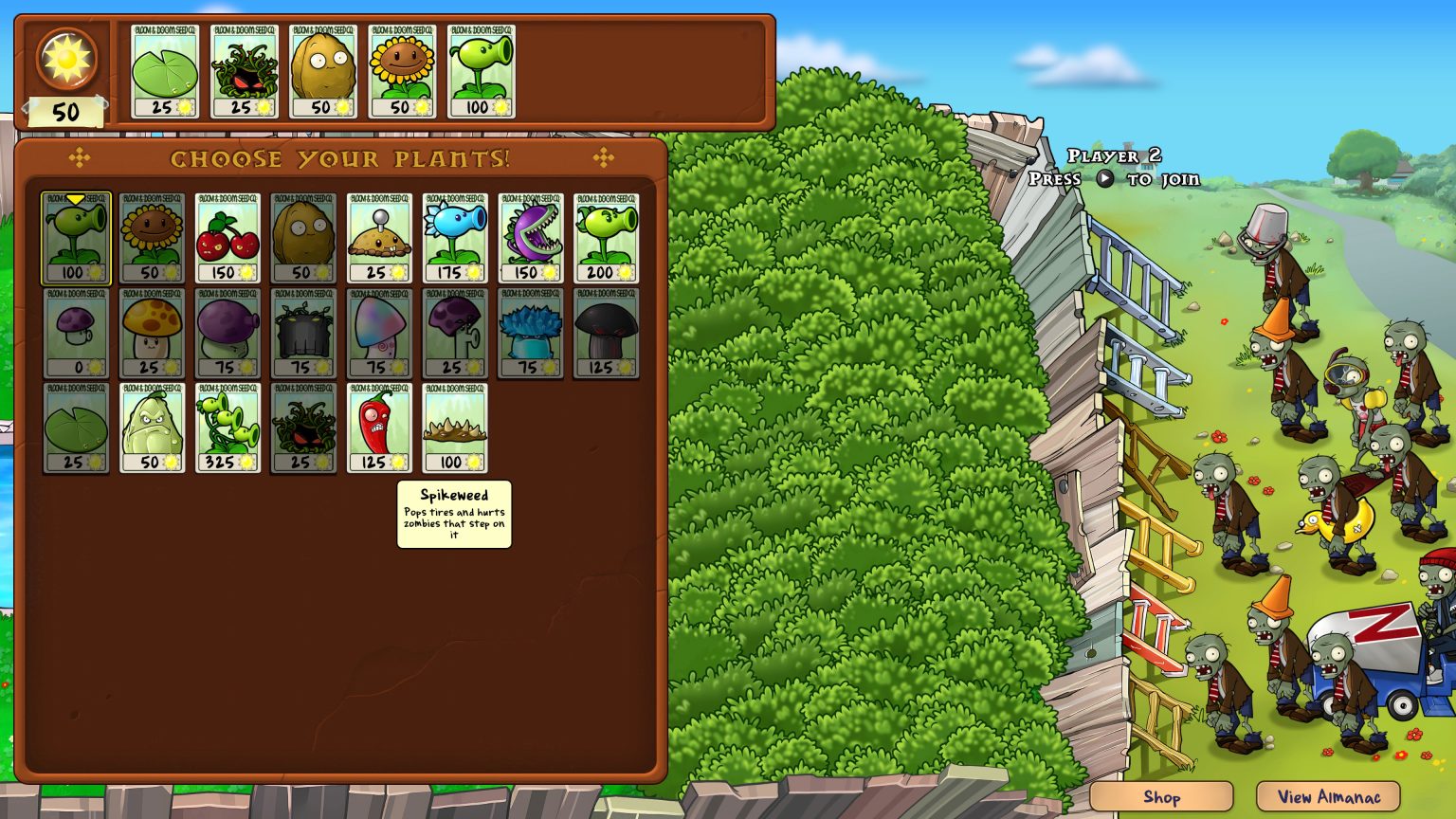The width and height of the screenshot is (1456, 819).
Task: Select the Grave Buster seed packet
Action: coord(303,333)
